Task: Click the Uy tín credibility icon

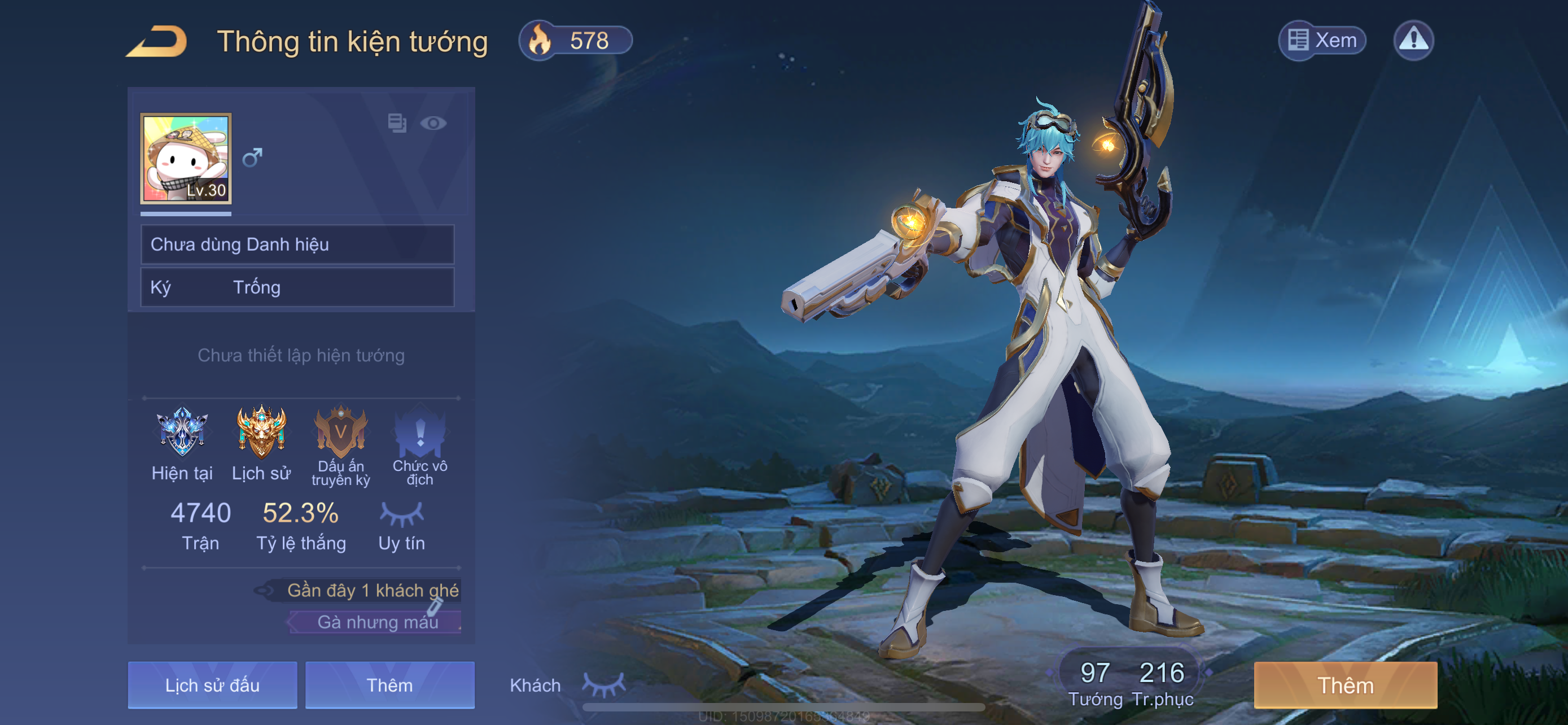Action: click(x=402, y=515)
